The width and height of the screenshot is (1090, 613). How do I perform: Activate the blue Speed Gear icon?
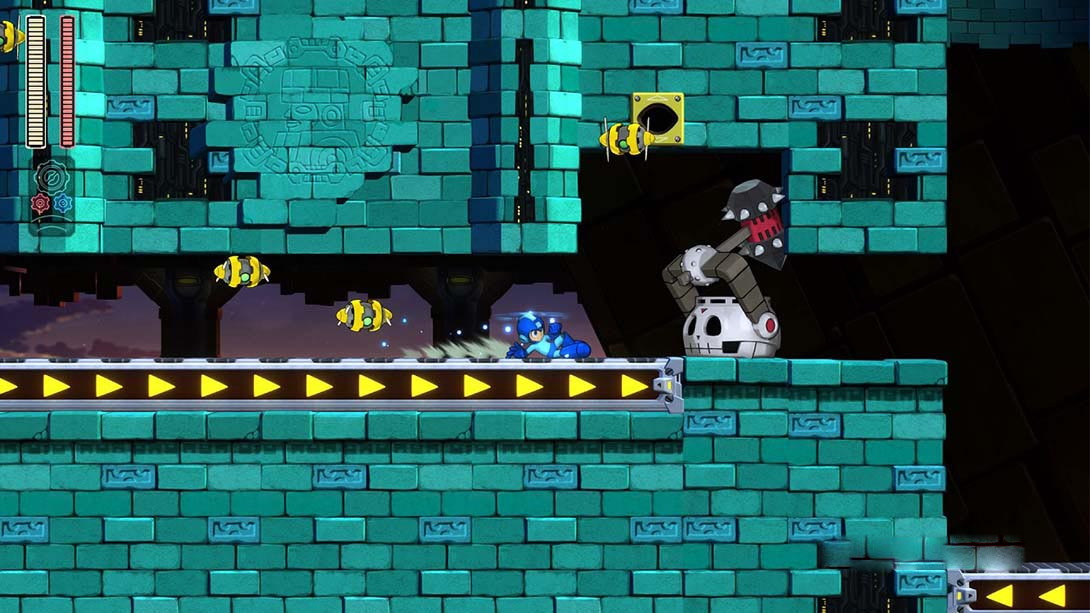[62, 204]
